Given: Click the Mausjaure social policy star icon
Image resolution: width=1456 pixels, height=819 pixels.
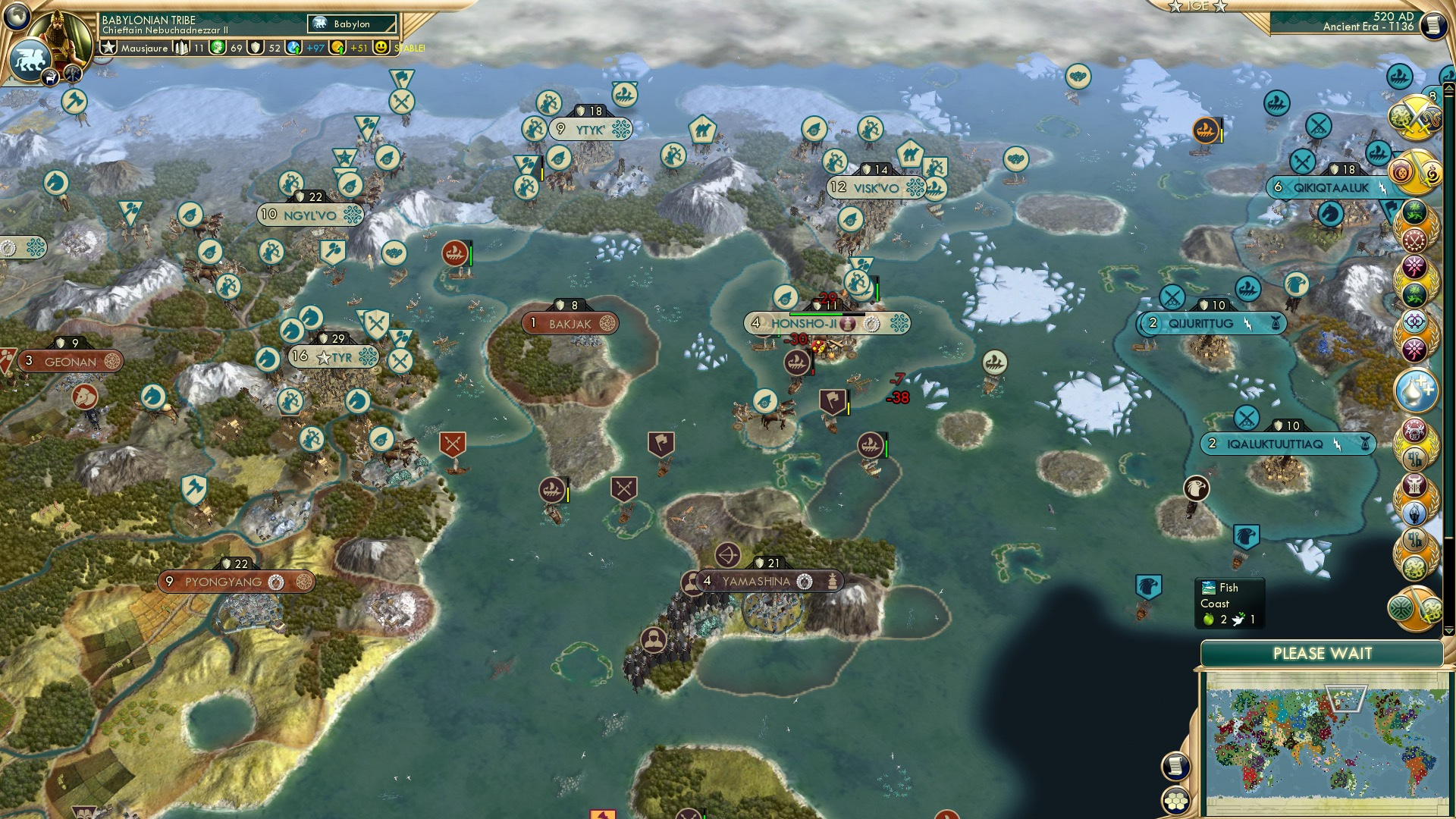Looking at the screenshot, I should (108, 48).
